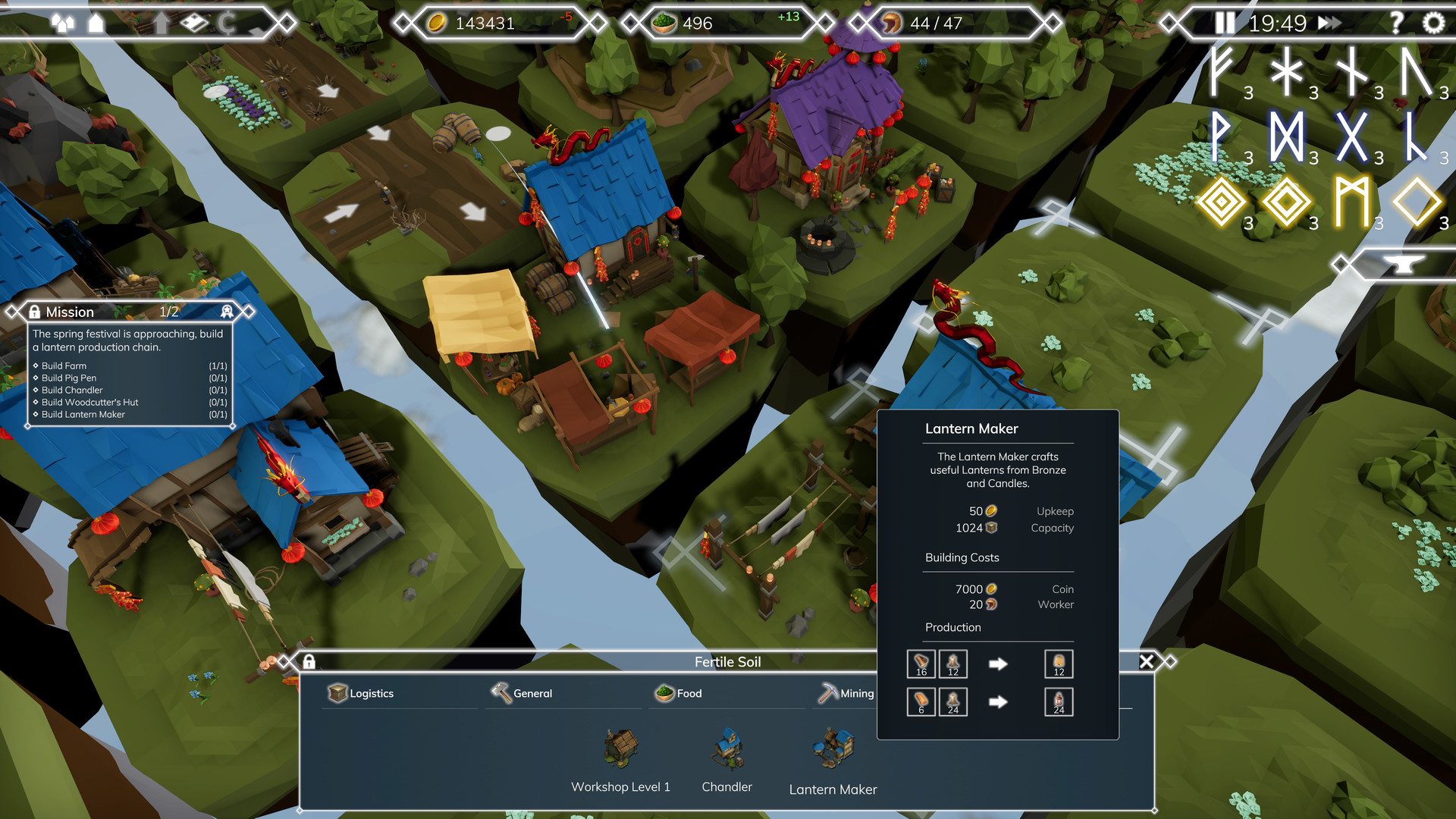This screenshot has height=819, width=1456.
Task: Click the Logistics crate icon in the build menu
Action: point(337,693)
